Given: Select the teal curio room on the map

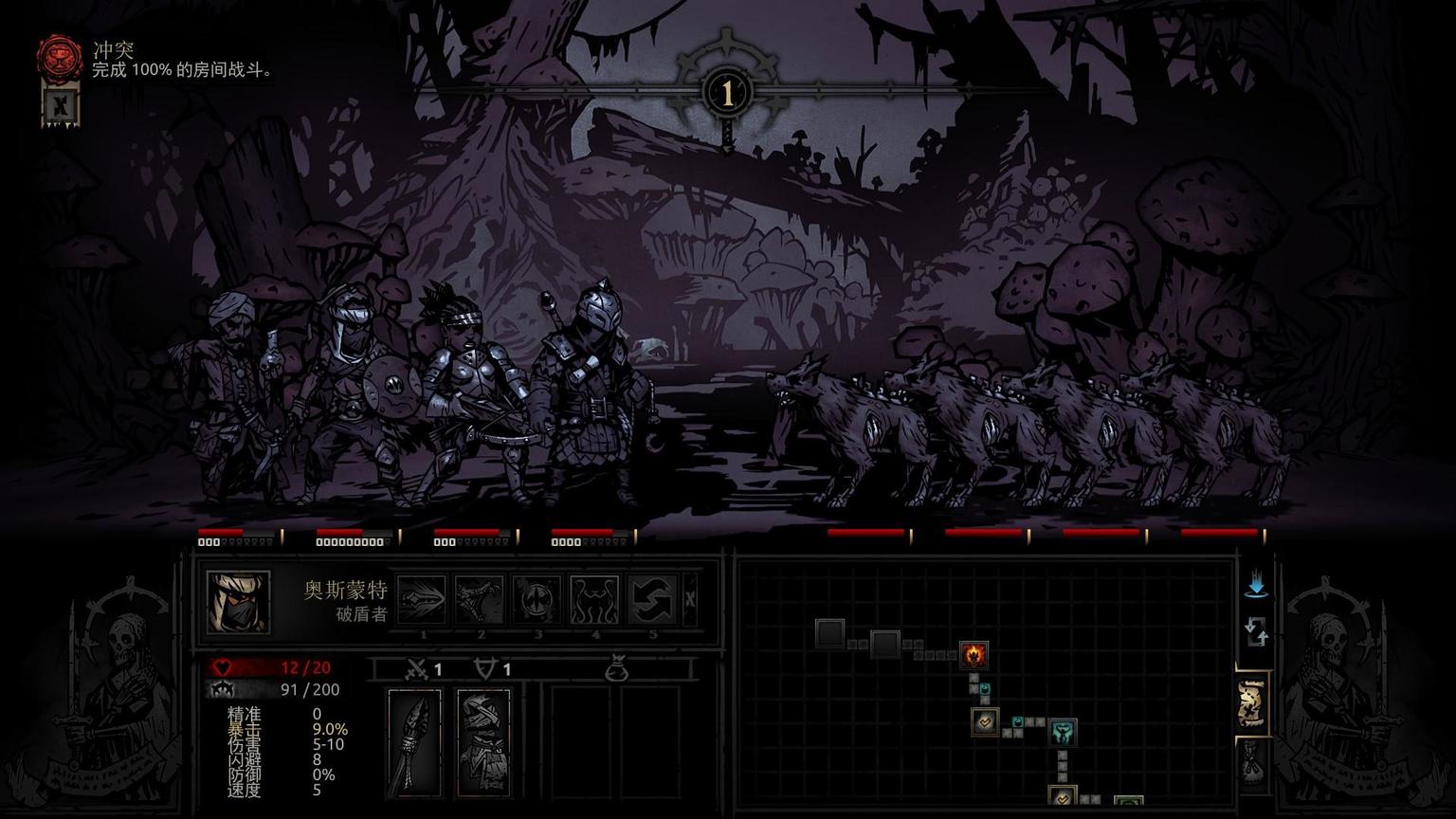Looking at the screenshot, I should point(1062,732).
